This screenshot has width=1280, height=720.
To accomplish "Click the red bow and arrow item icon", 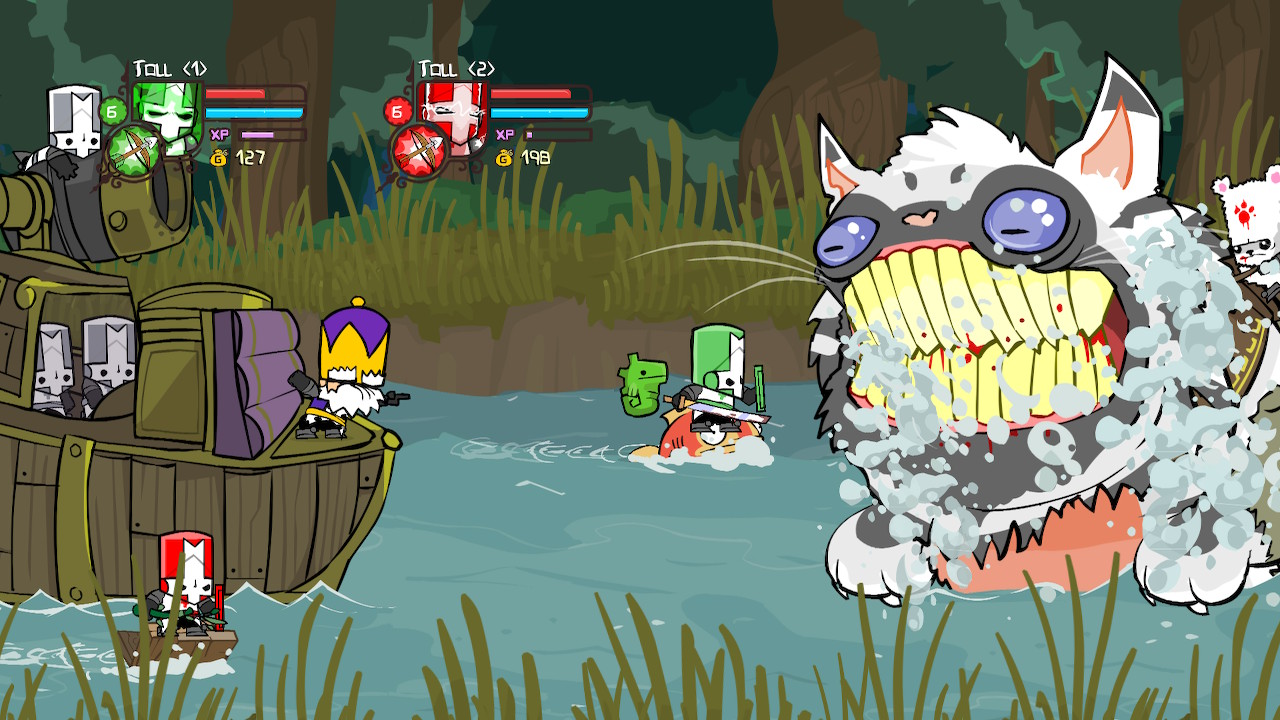I will 419,152.
